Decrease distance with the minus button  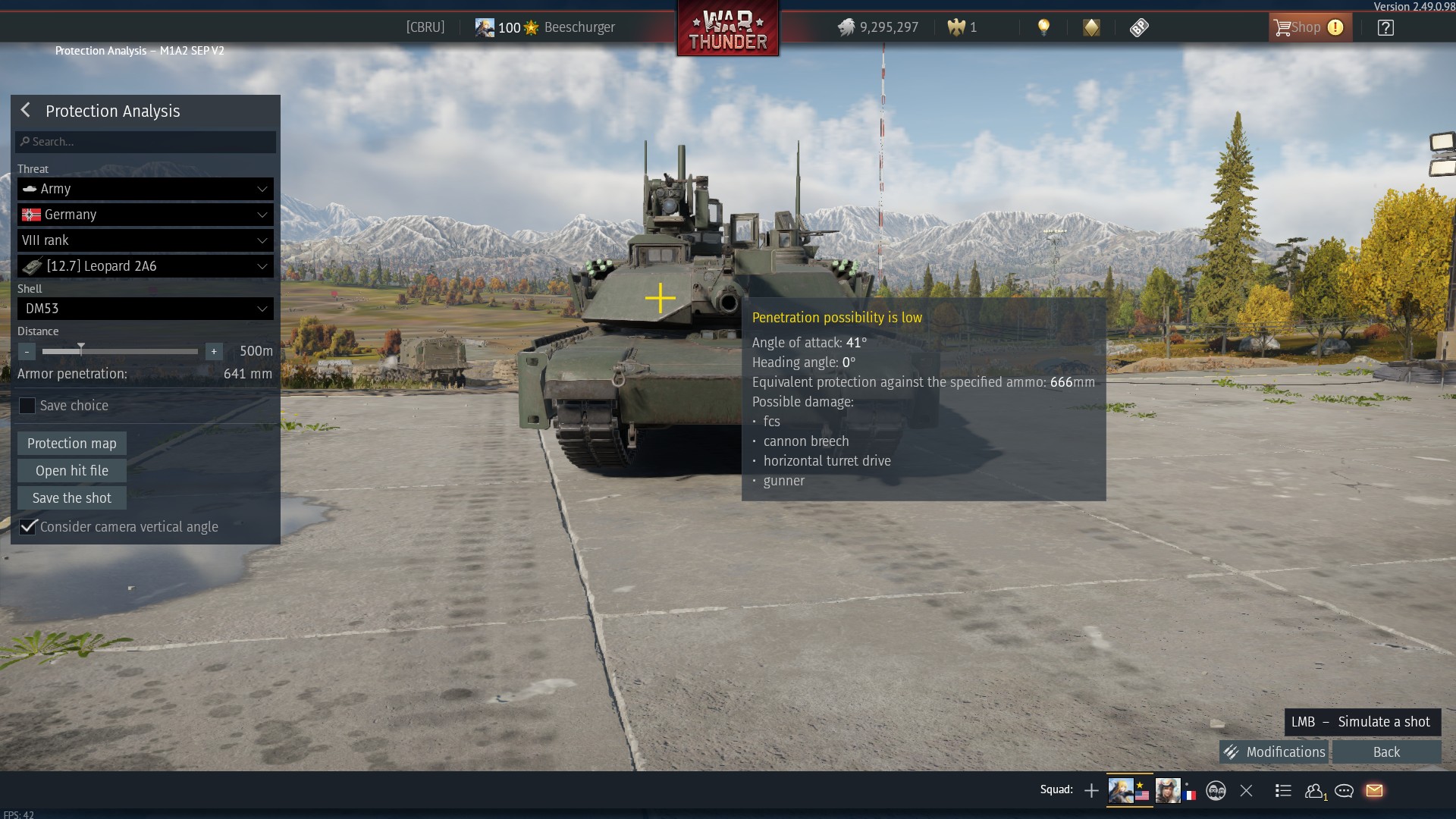[27, 351]
